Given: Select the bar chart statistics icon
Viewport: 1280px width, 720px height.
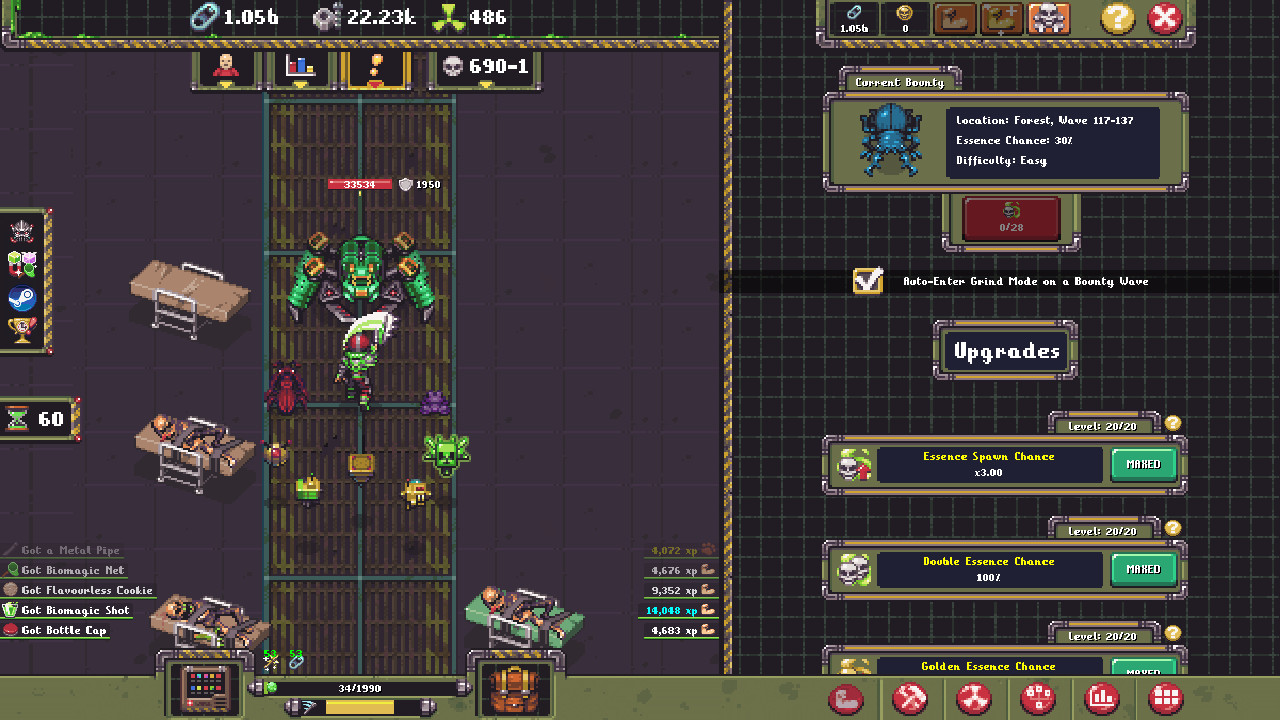Looking at the screenshot, I should [1102, 699].
